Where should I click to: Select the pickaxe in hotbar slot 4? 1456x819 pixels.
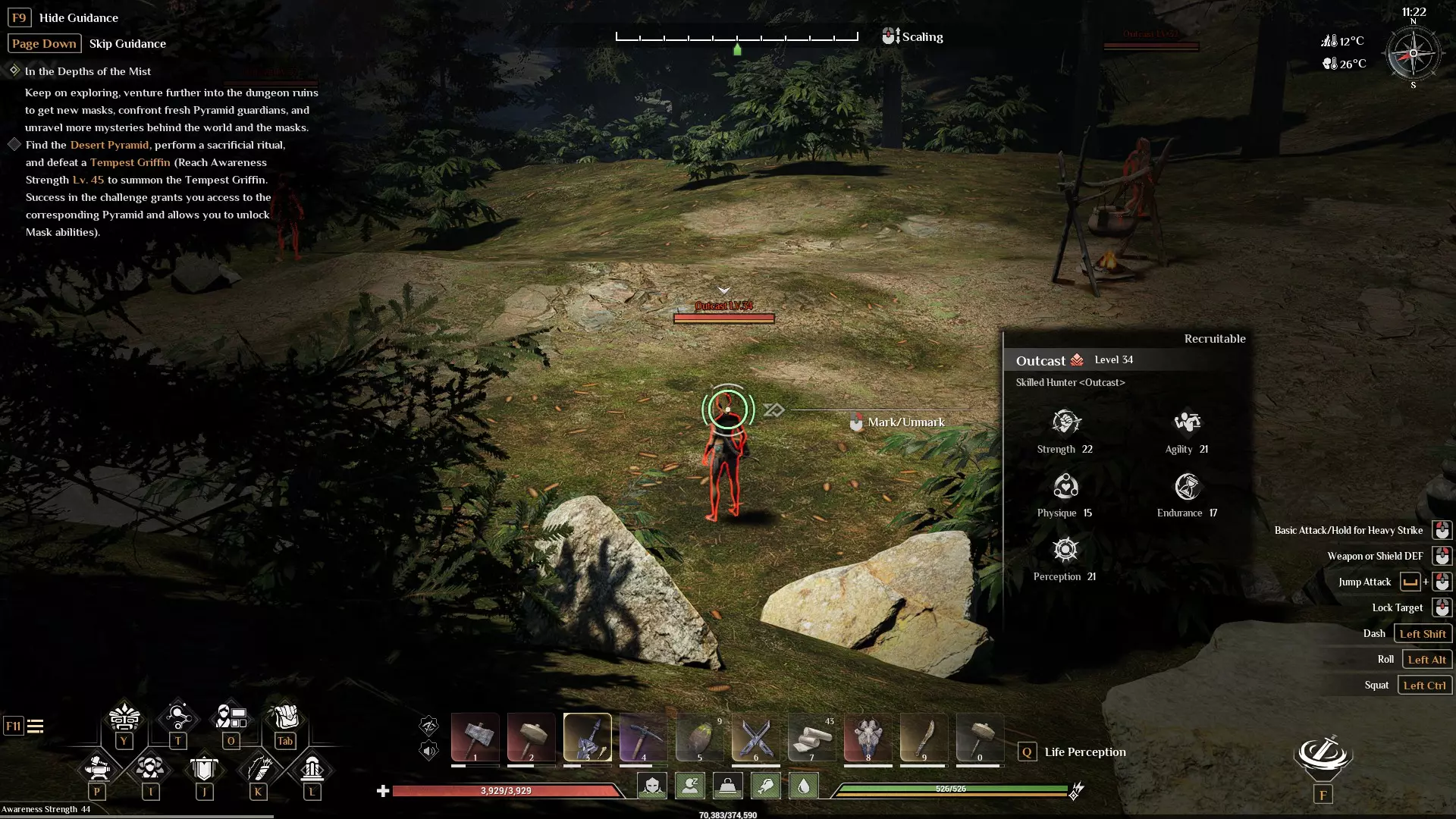pyautogui.click(x=644, y=737)
